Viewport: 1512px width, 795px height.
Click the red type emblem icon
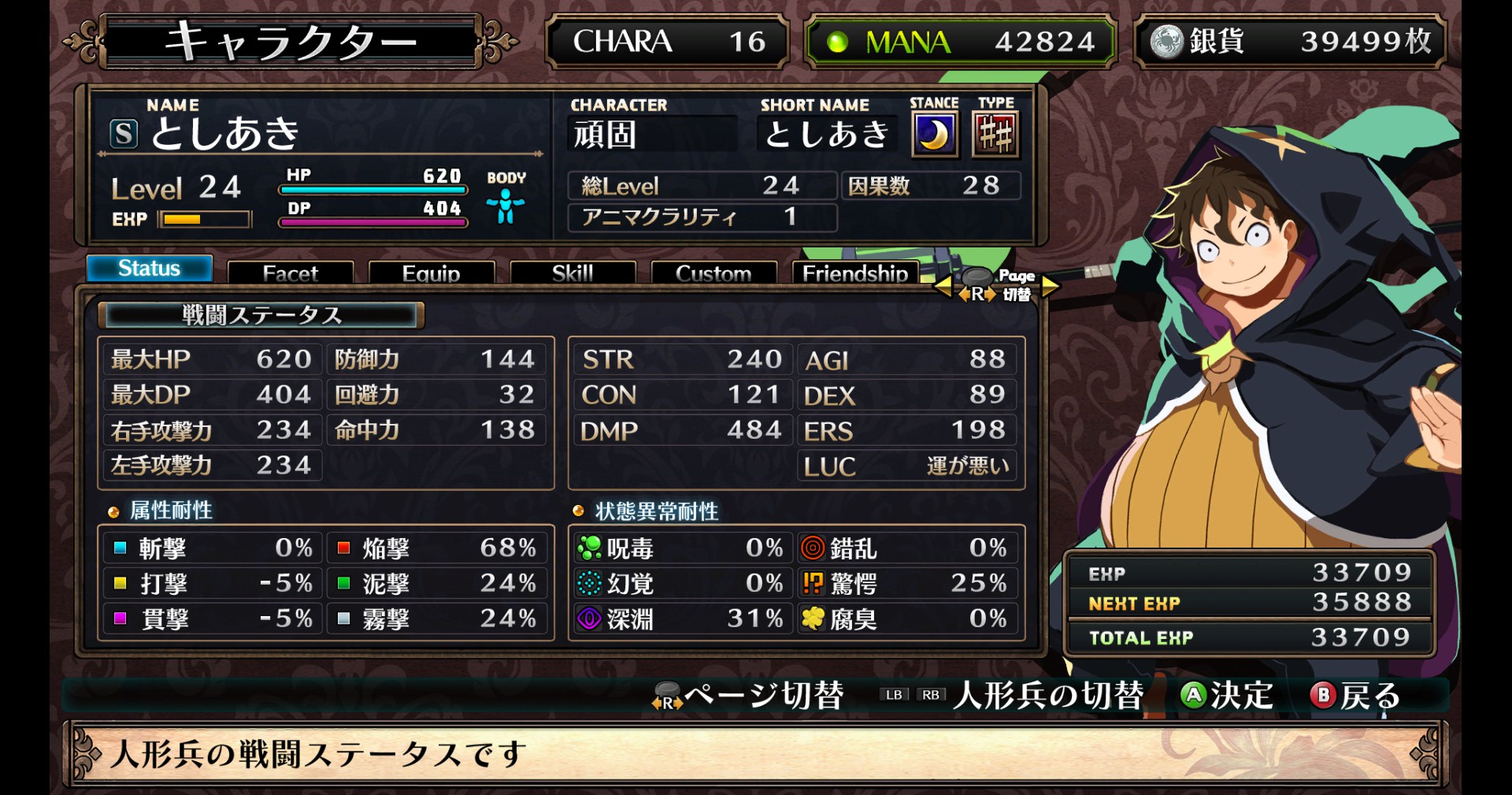[995, 135]
